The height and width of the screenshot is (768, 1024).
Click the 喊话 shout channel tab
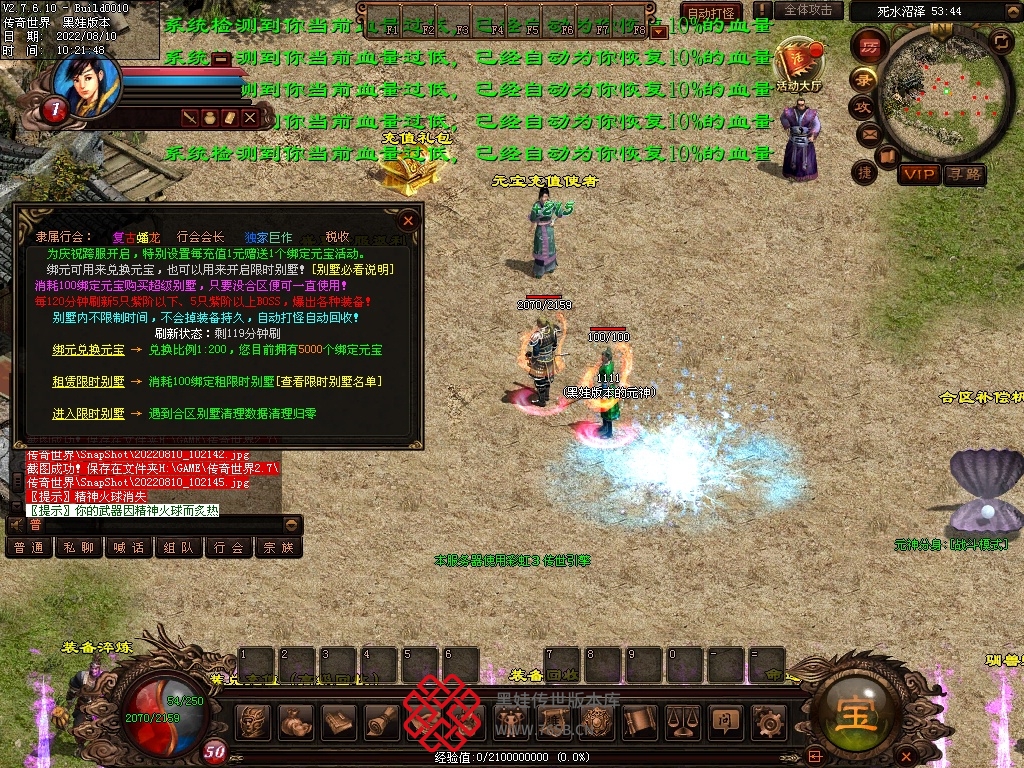pyautogui.click(x=130, y=548)
